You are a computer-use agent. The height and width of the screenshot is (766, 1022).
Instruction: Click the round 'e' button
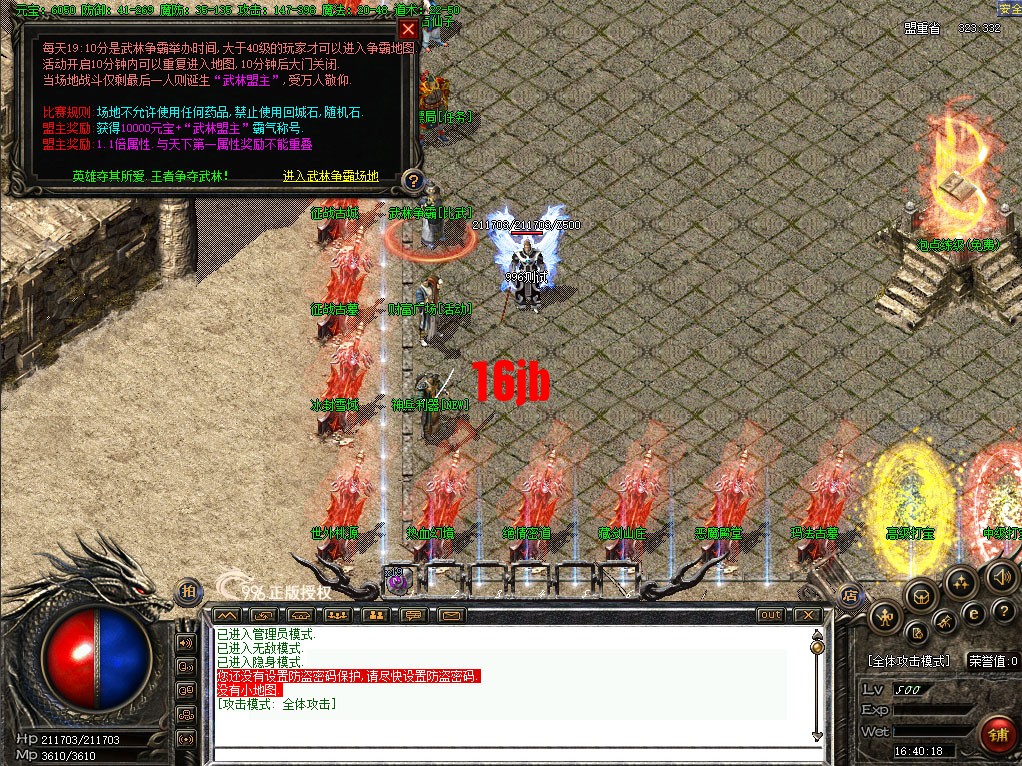click(x=975, y=613)
